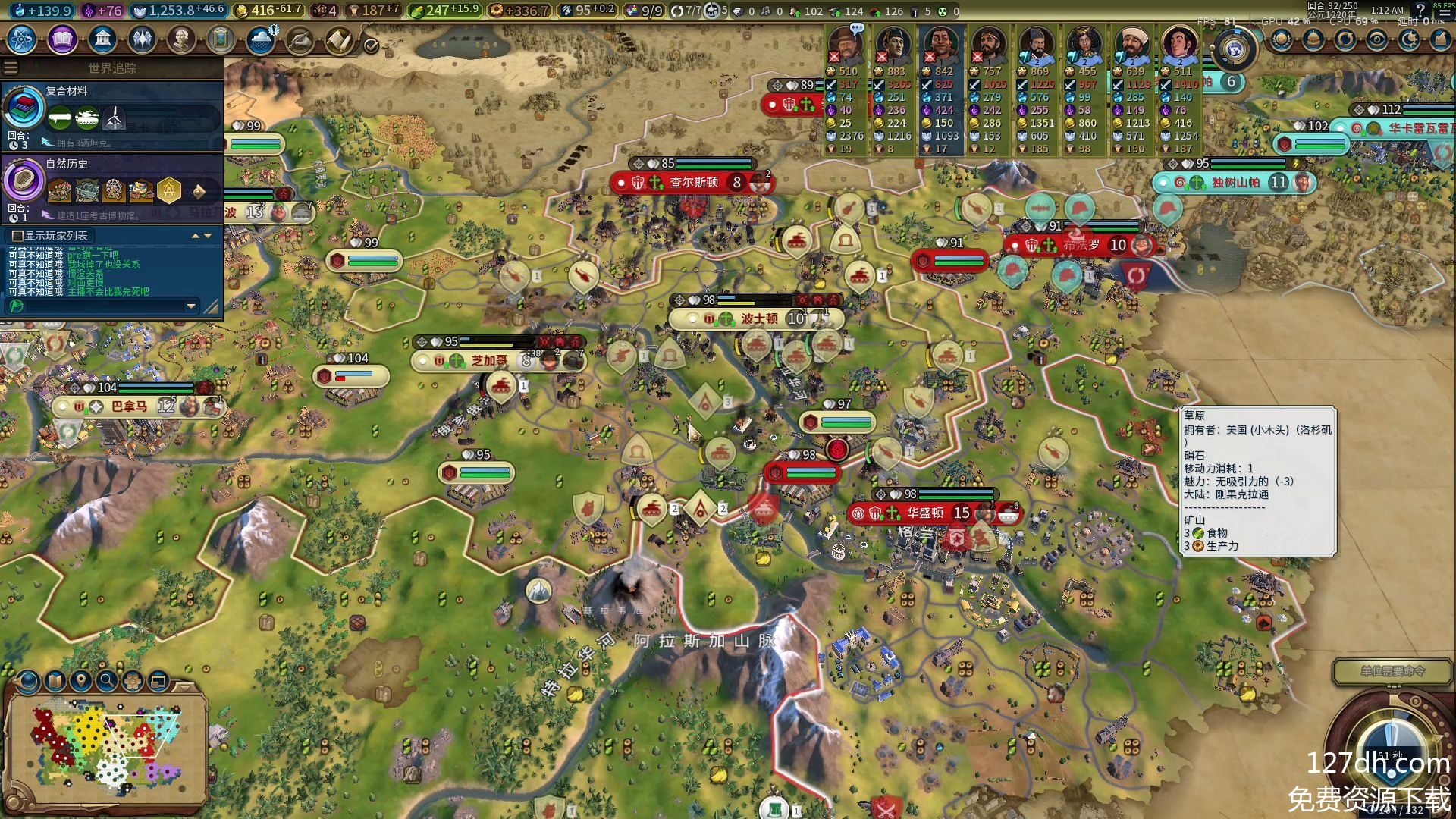
Task: Open the civics tree book icon
Action: coord(63,39)
